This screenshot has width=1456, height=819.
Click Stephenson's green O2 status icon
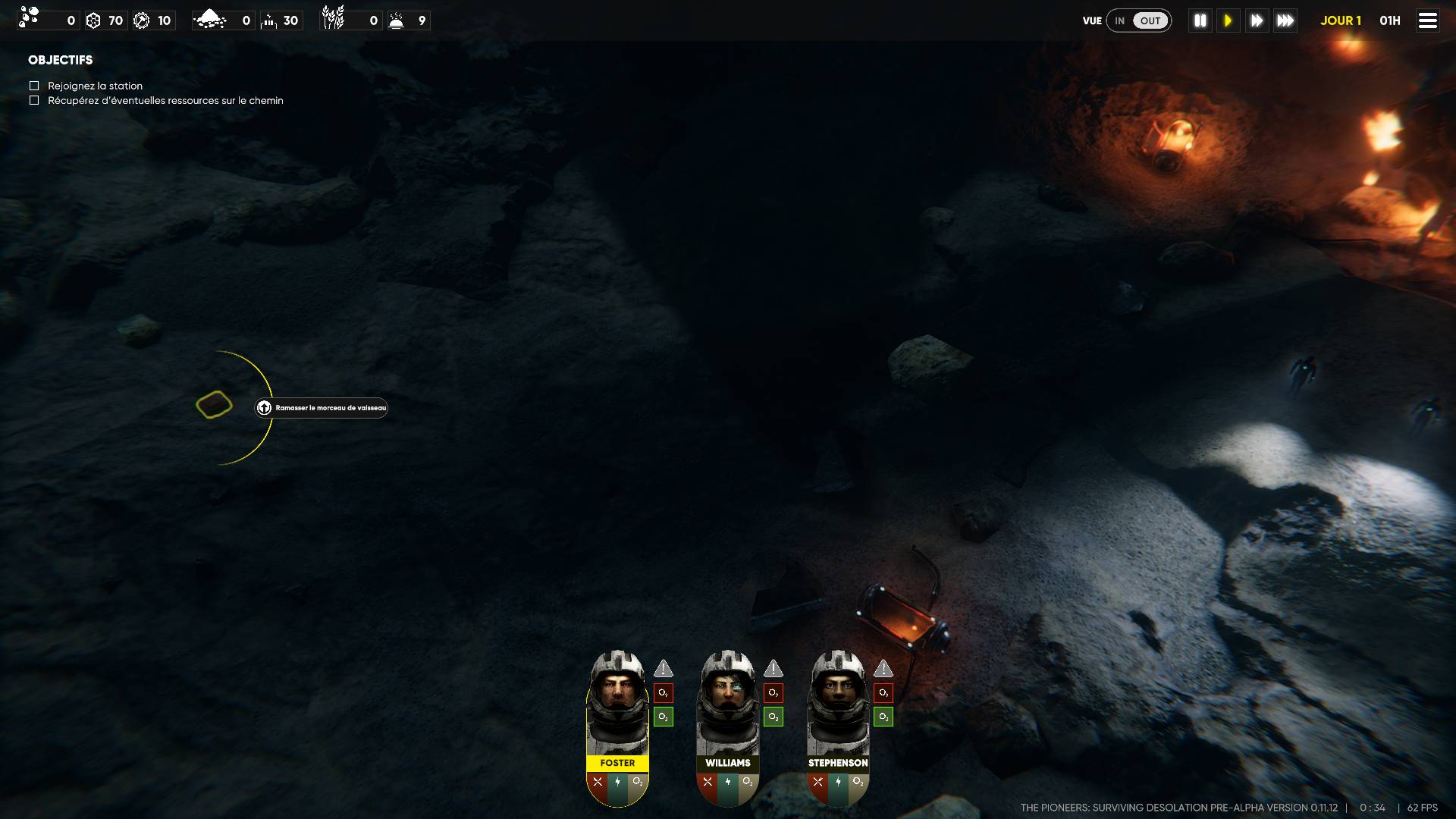click(883, 717)
